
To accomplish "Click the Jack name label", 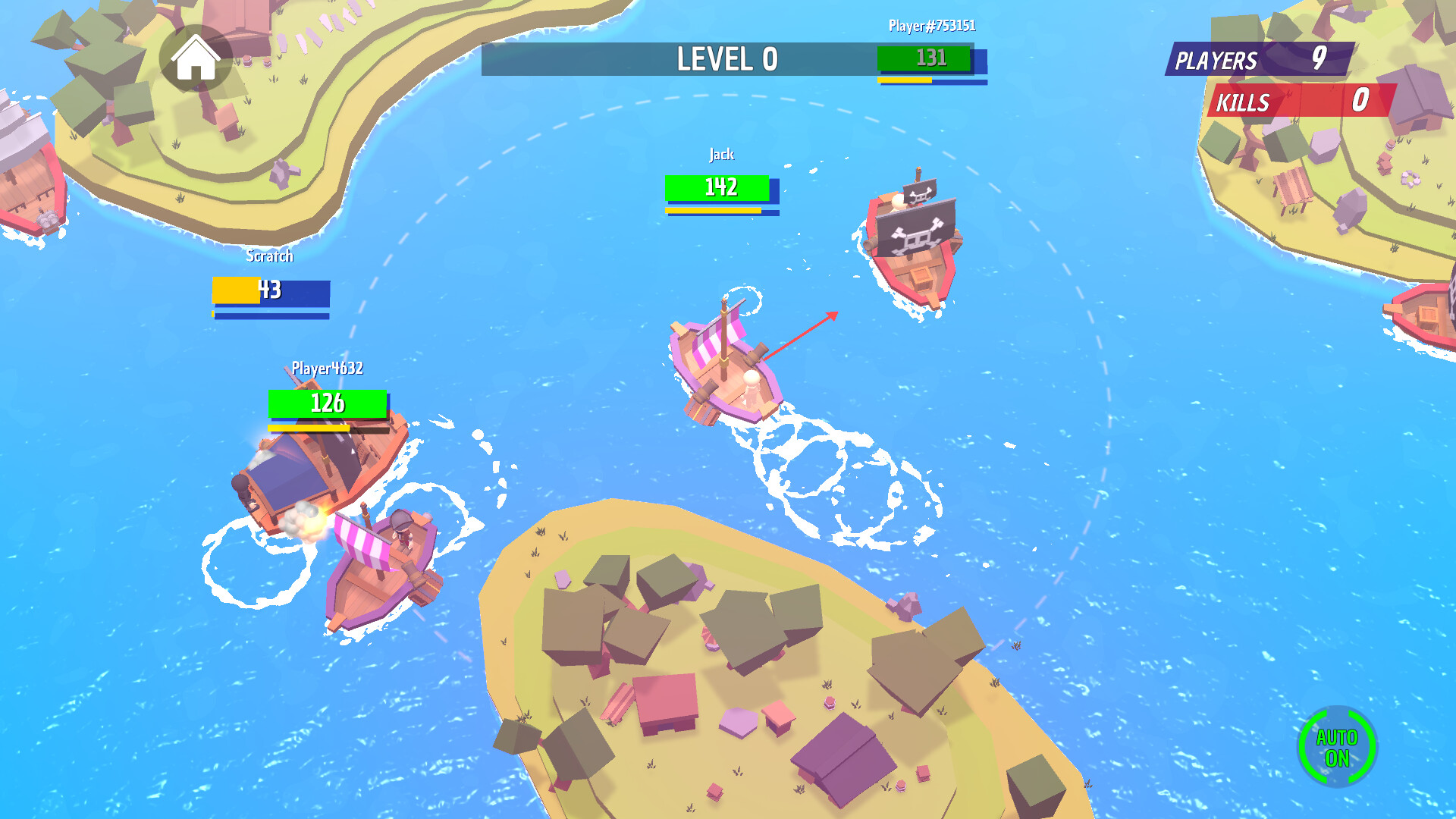I will (721, 154).
